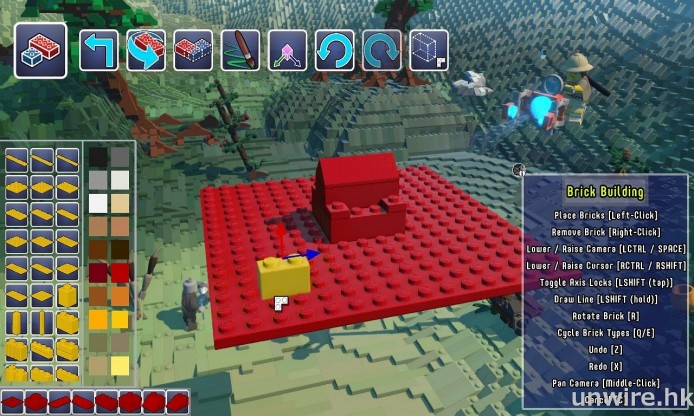Open the wireframe cube selection tool
Viewport: 694px width, 416px height.
click(x=428, y=50)
